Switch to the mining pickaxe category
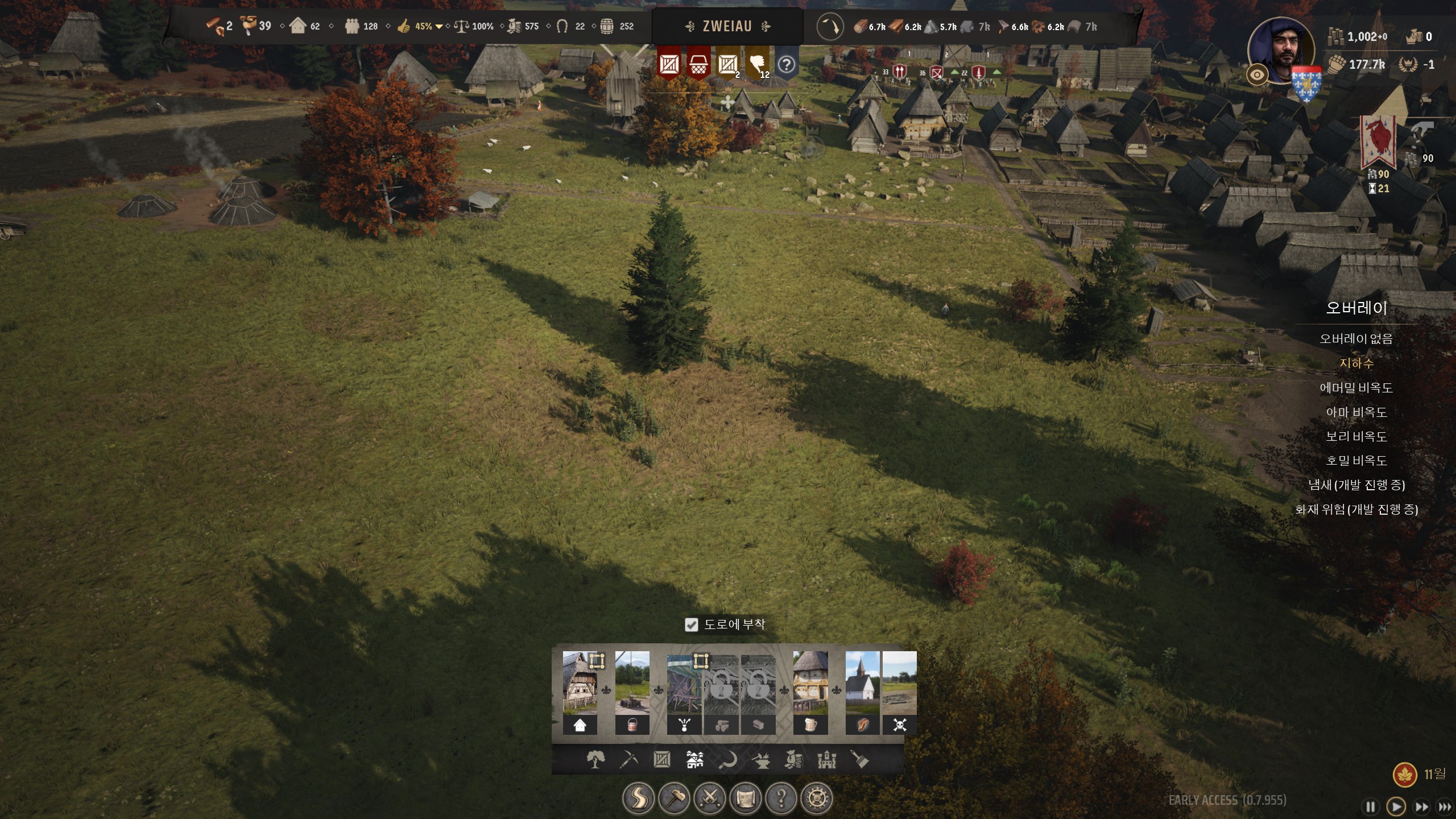Screen dimensions: 1456x819 628,759
